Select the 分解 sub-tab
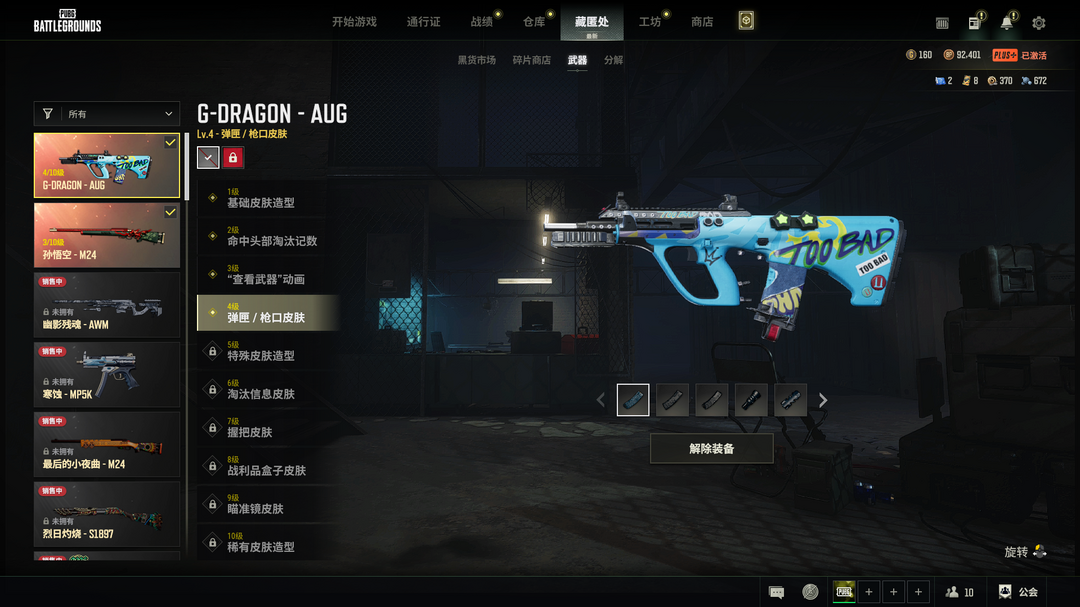 [x=613, y=60]
